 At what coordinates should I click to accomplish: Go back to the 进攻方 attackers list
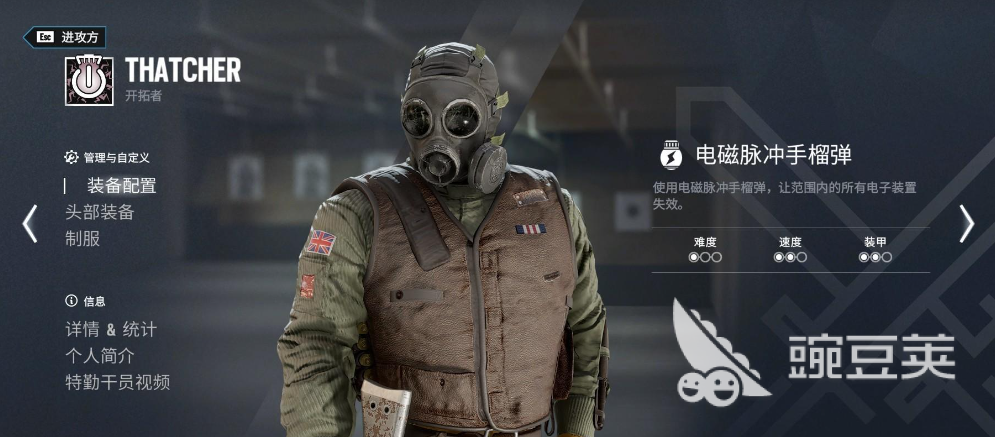pos(64,37)
